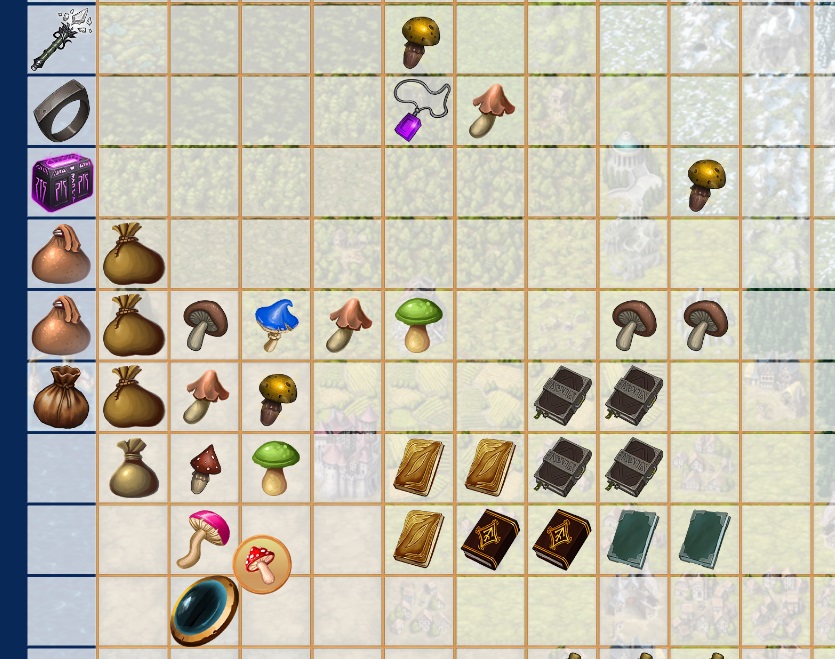The width and height of the screenshot is (835, 659).
Task: Pick the dark red spotted mushroom
Action: 205,468
